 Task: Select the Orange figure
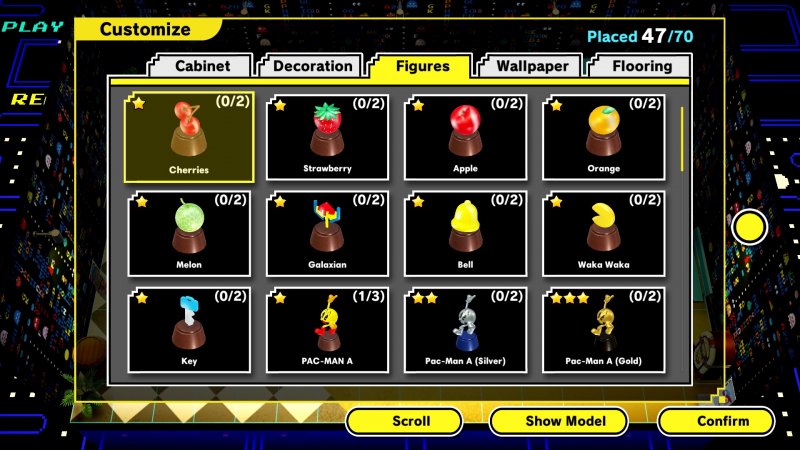pos(604,137)
